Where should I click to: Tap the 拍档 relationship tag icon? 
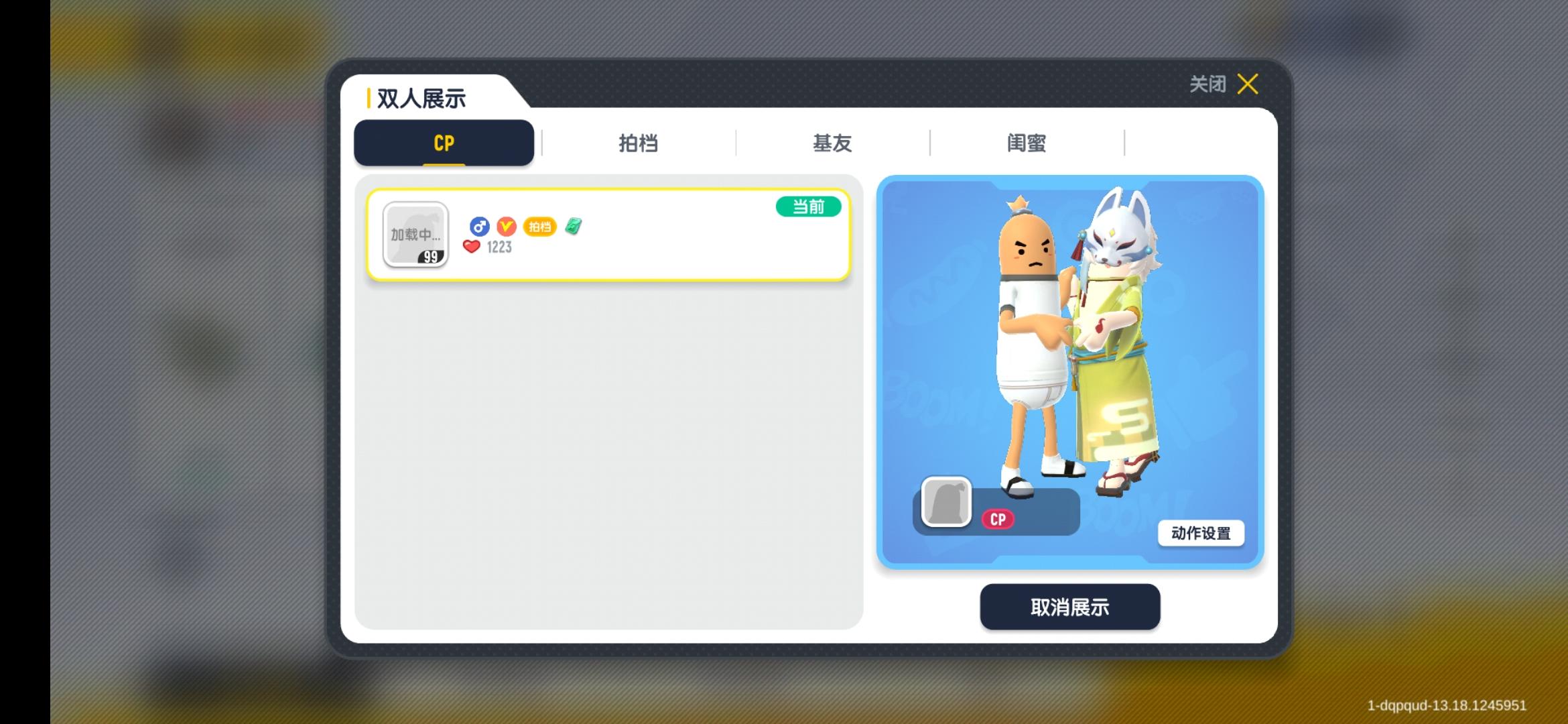pyautogui.click(x=540, y=227)
